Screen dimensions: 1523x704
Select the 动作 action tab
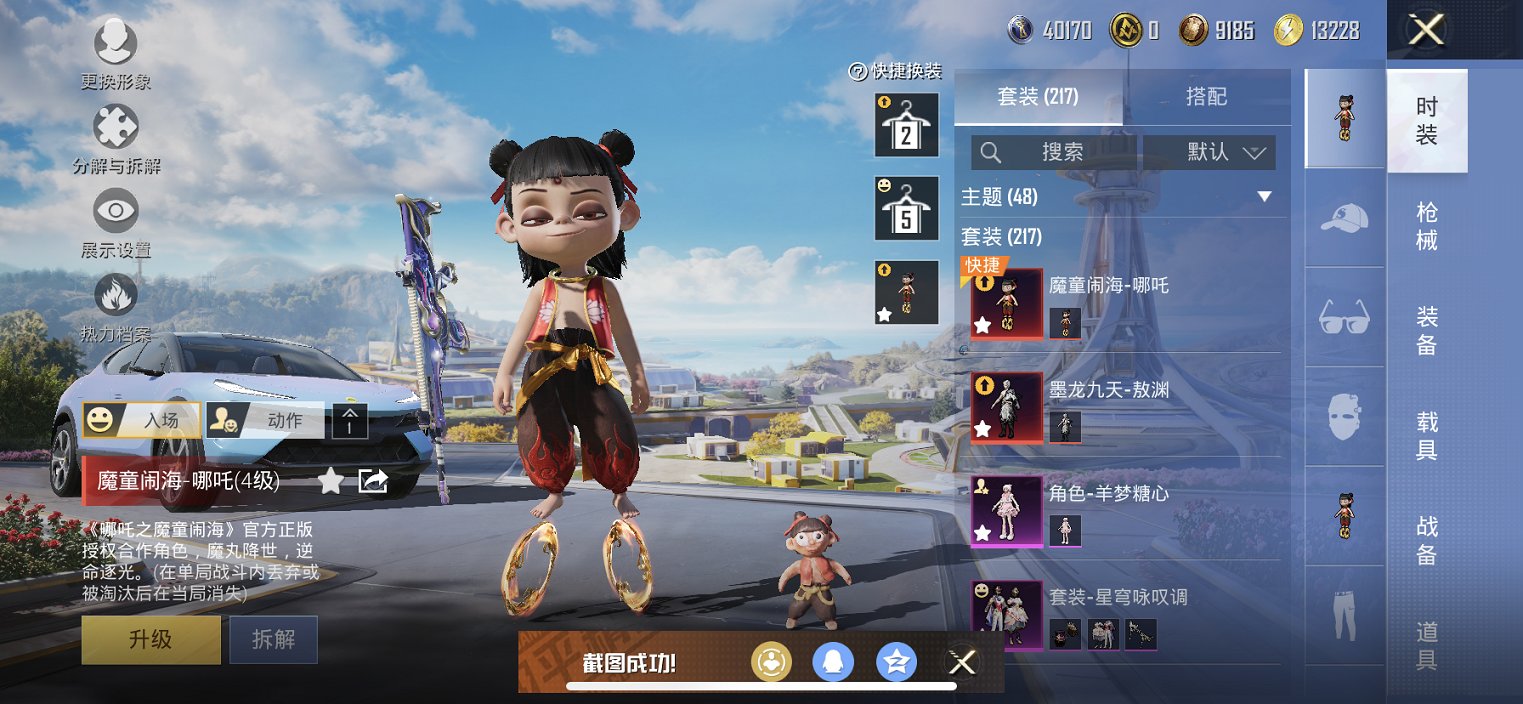(x=266, y=421)
